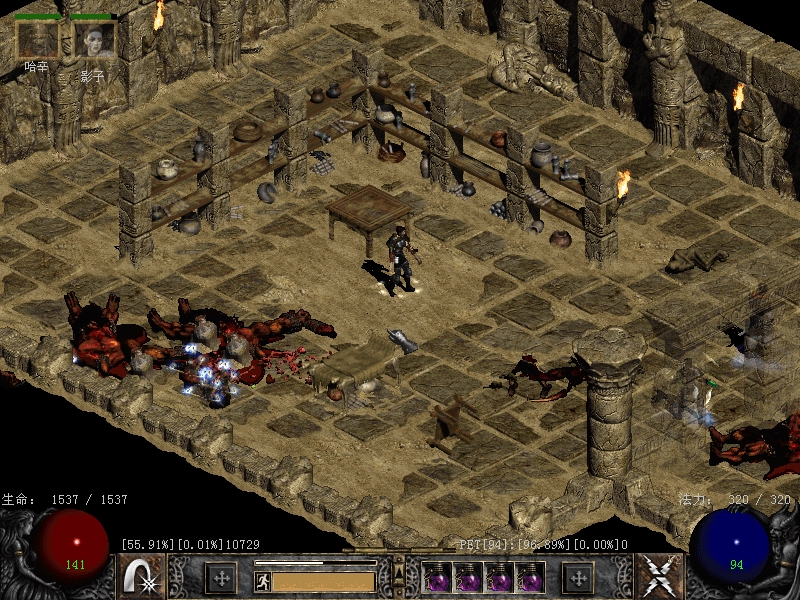Toggle the run/walk running figure icon
The image size is (800, 600).
(262, 581)
